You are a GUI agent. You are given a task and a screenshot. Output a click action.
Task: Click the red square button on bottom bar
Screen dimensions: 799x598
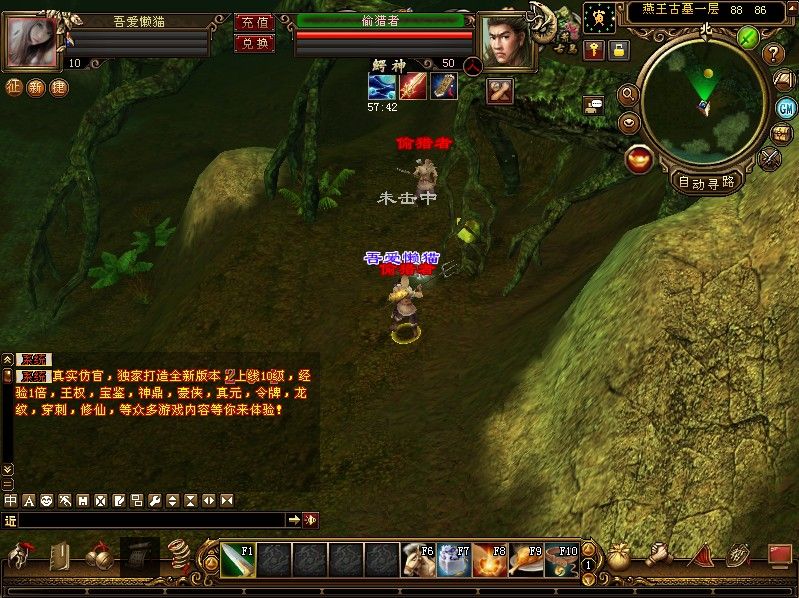[x=779, y=554]
